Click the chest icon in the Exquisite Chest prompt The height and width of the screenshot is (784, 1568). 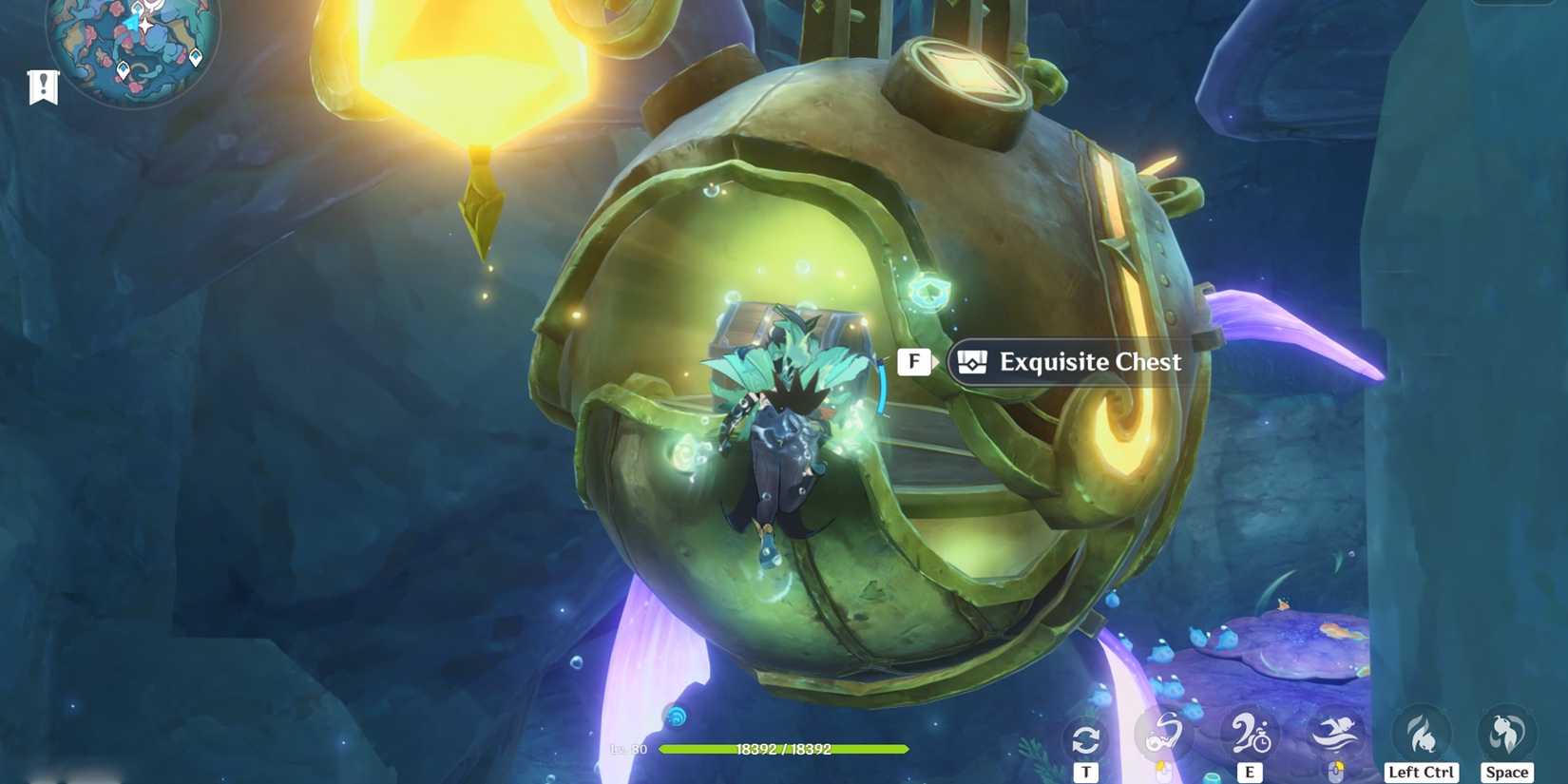click(x=971, y=361)
